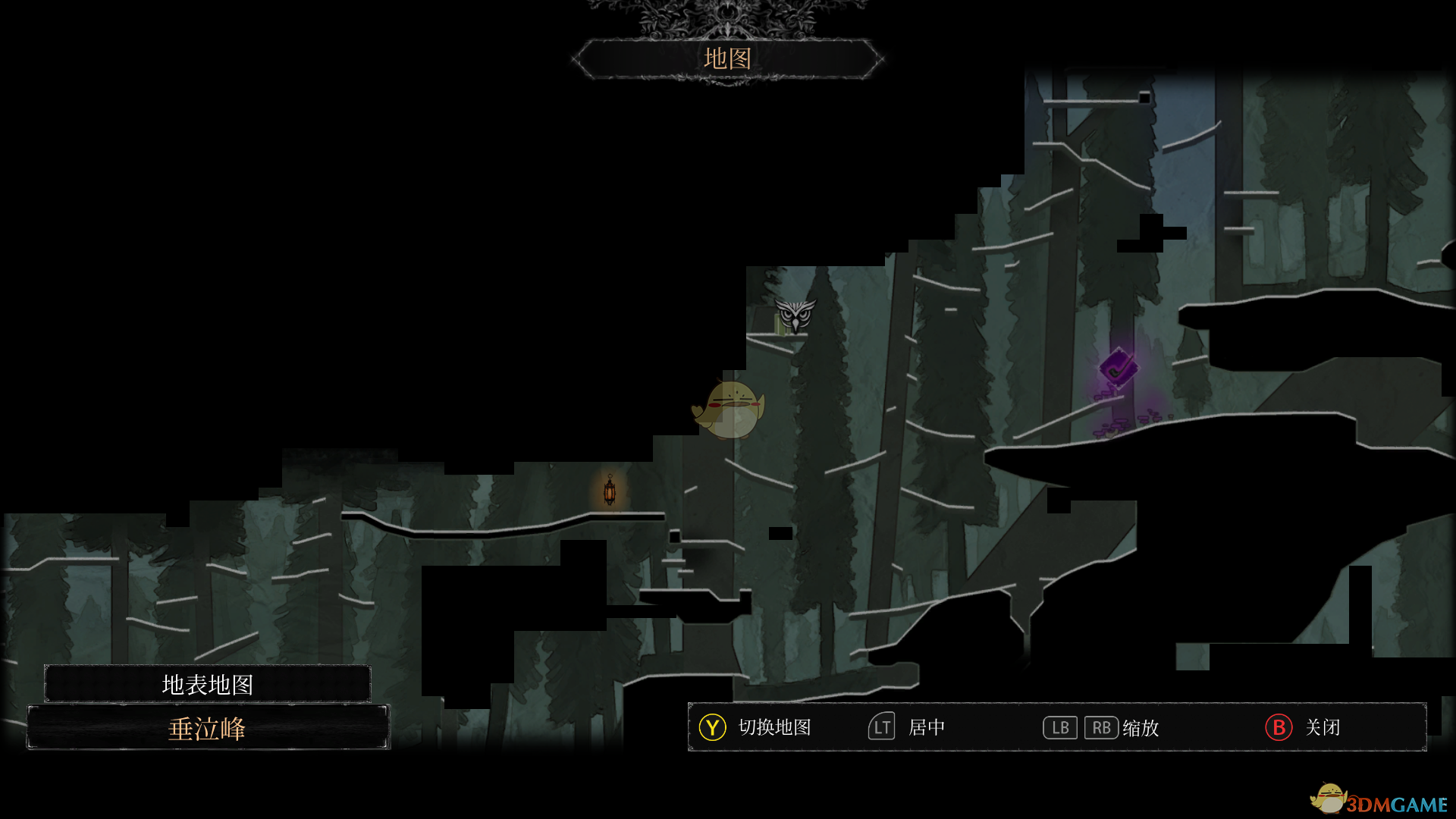Screen dimensions: 1456x819
Task: Select the 地表地图 map type label
Action: click(x=207, y=684)
